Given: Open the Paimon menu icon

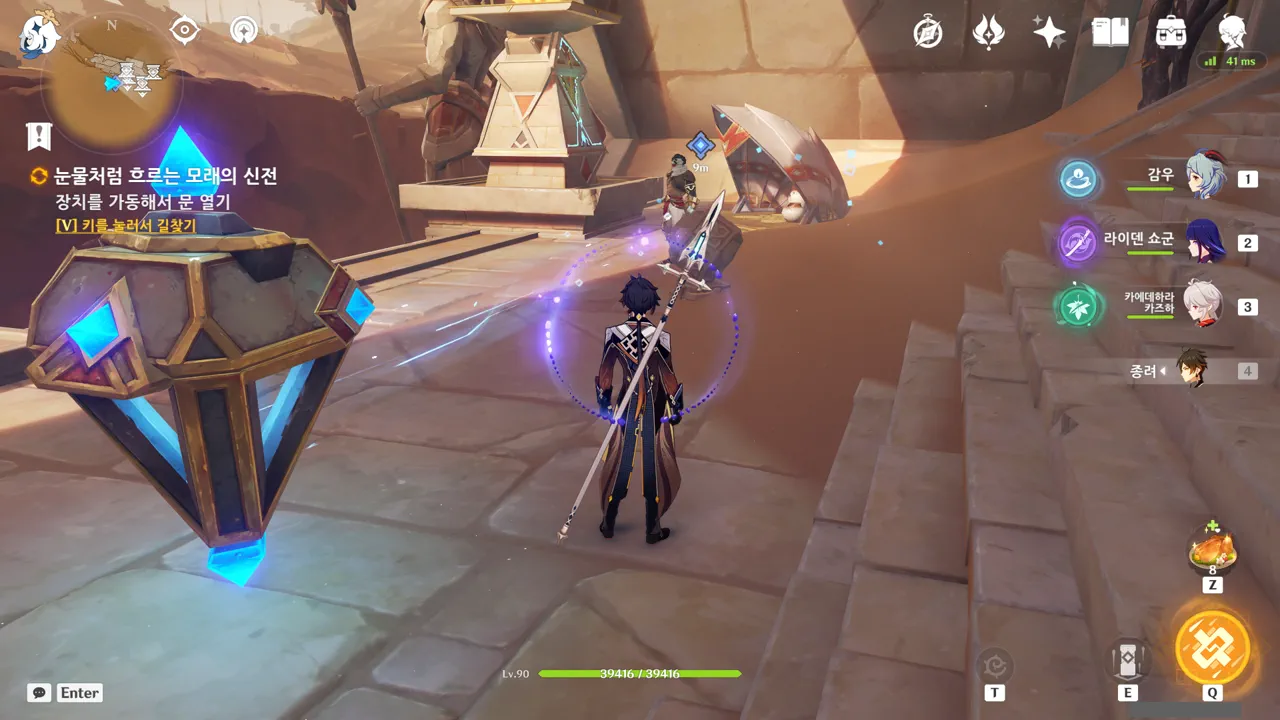Looking at the screenshot, I should pos(40,33).
